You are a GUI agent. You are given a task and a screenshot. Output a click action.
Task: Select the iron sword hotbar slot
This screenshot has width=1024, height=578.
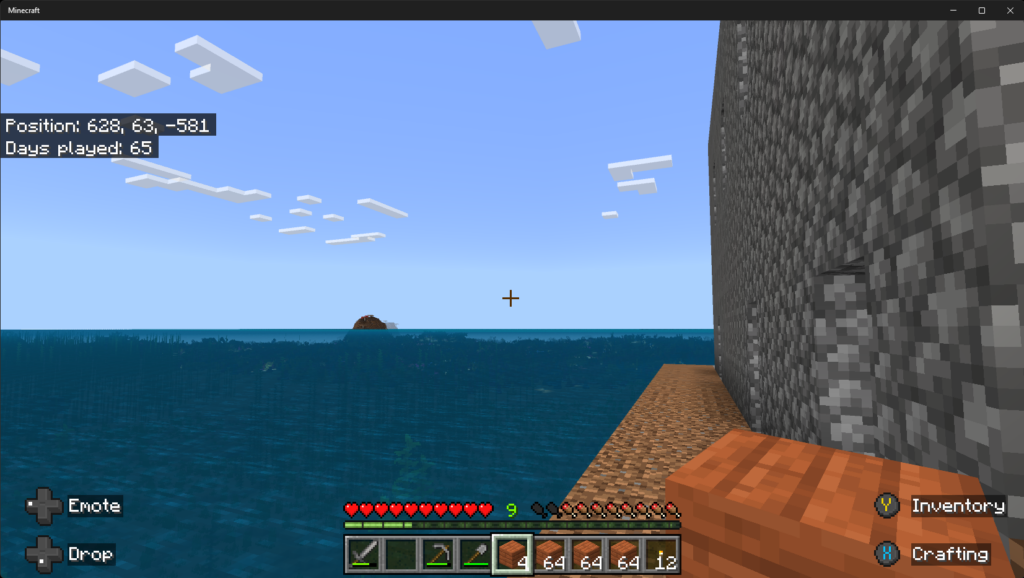tap(363, 554)
